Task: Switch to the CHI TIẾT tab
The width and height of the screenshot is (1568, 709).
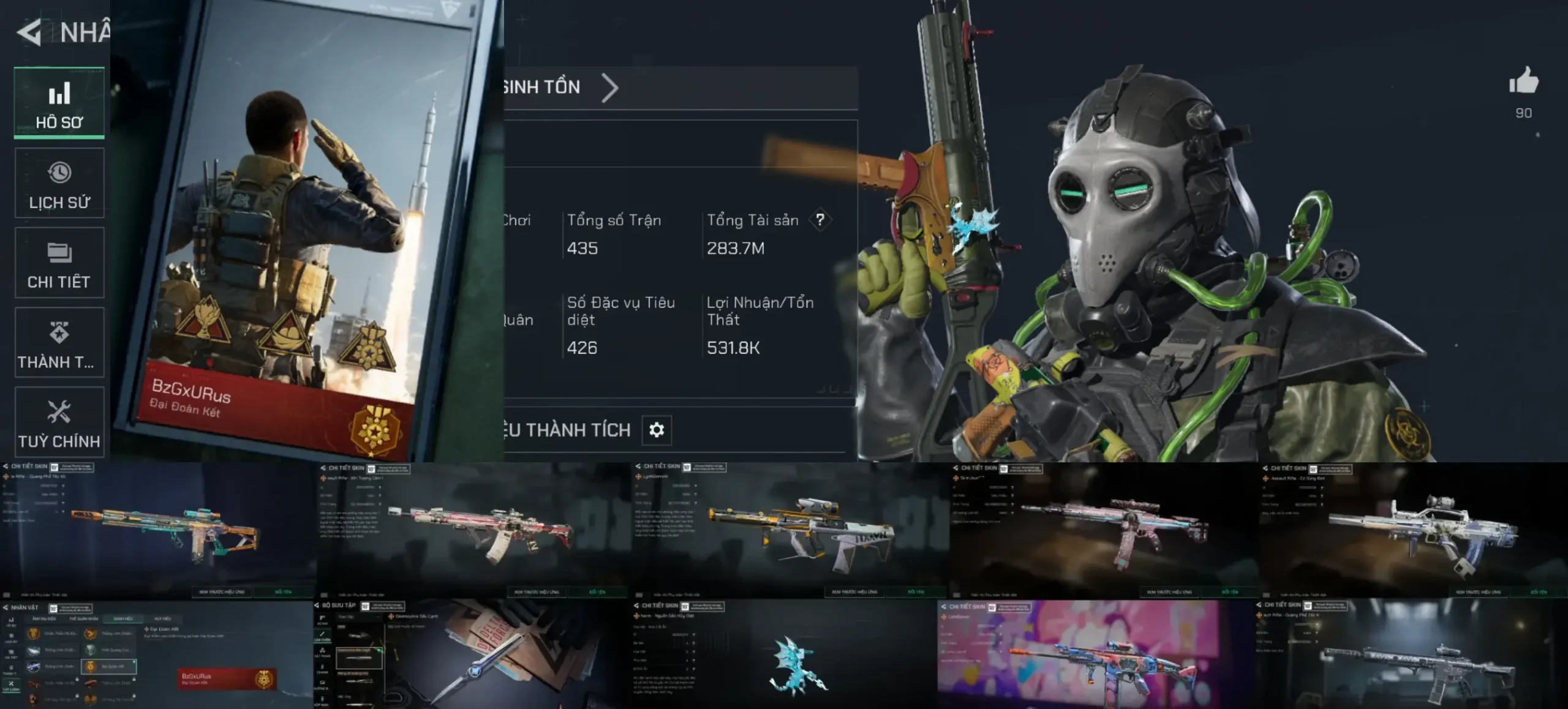Action: pos(59,263)
